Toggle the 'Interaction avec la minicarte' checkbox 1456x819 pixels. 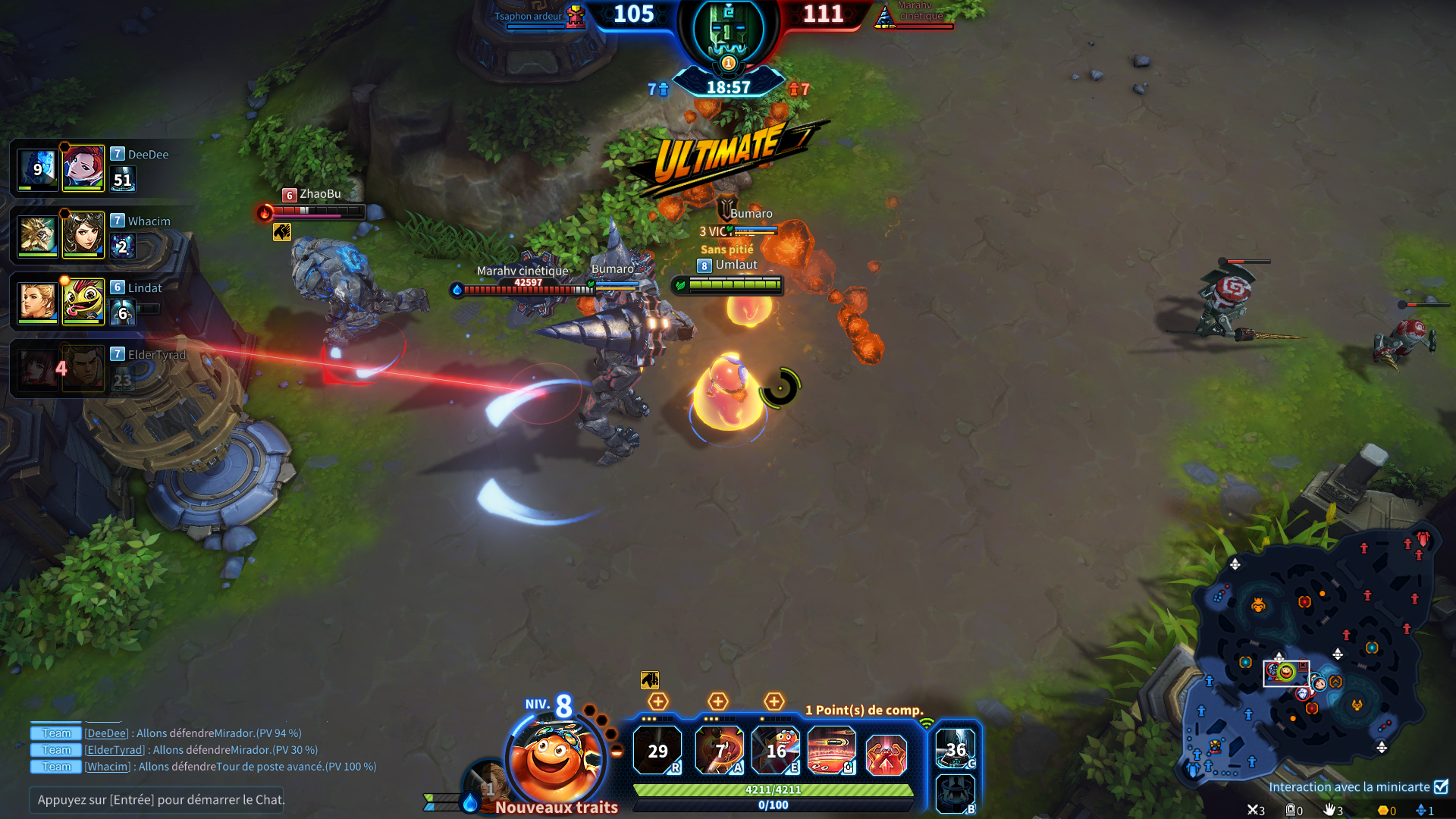click(1441, 786)
